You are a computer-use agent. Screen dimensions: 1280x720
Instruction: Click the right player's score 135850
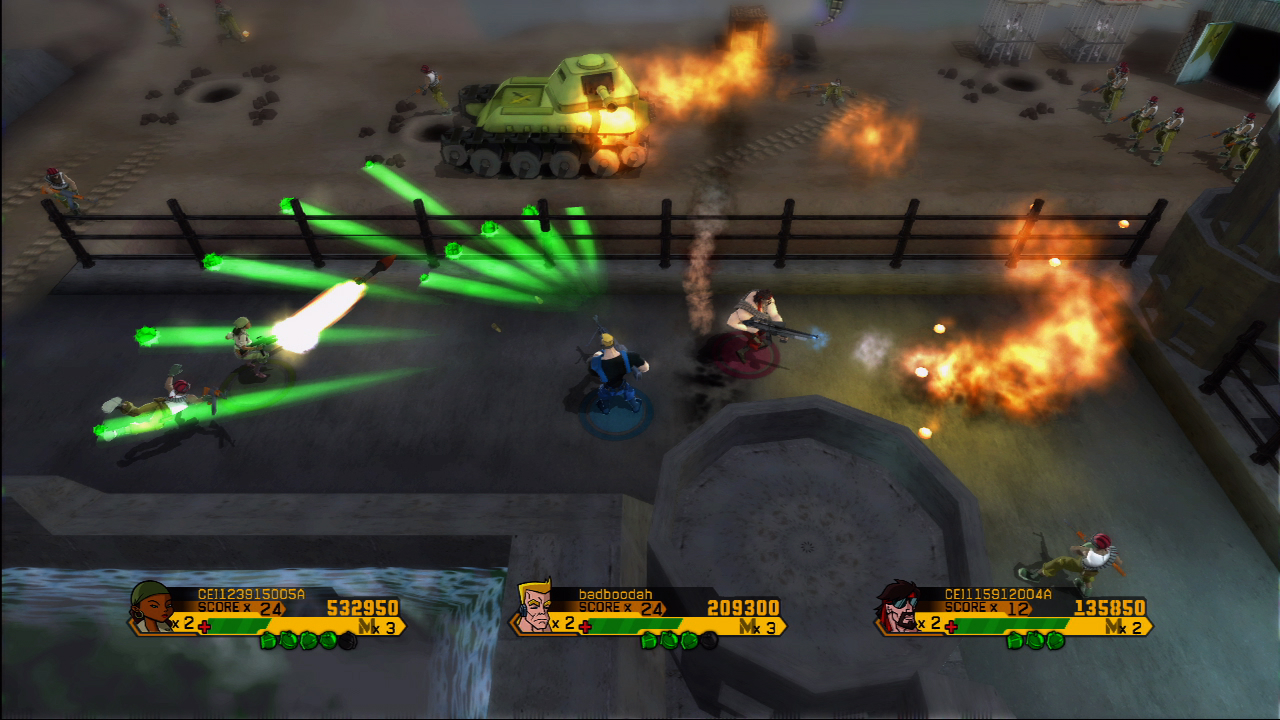(x=1110, y=608)
